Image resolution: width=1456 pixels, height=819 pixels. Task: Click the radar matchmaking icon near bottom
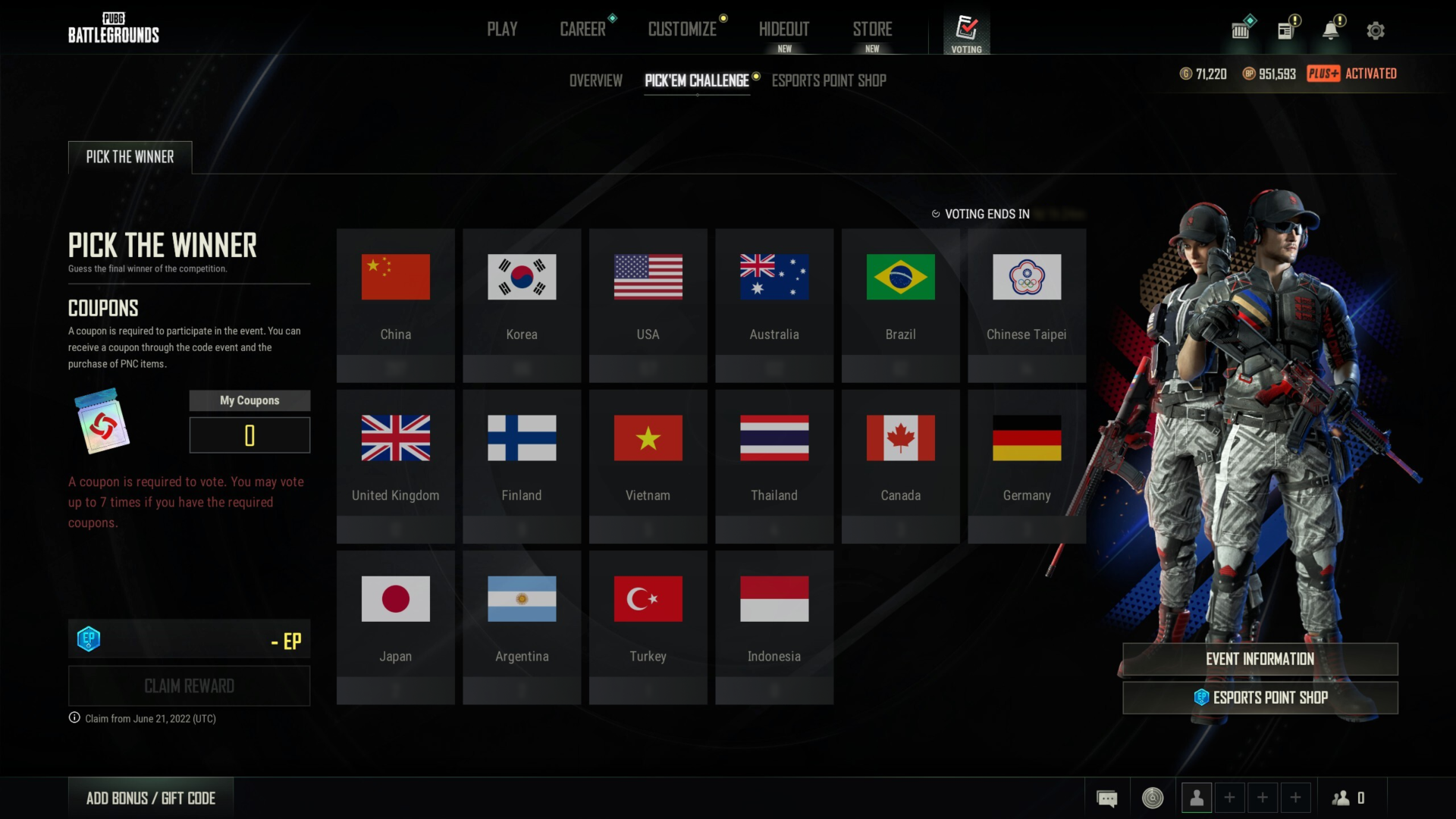1153,799
